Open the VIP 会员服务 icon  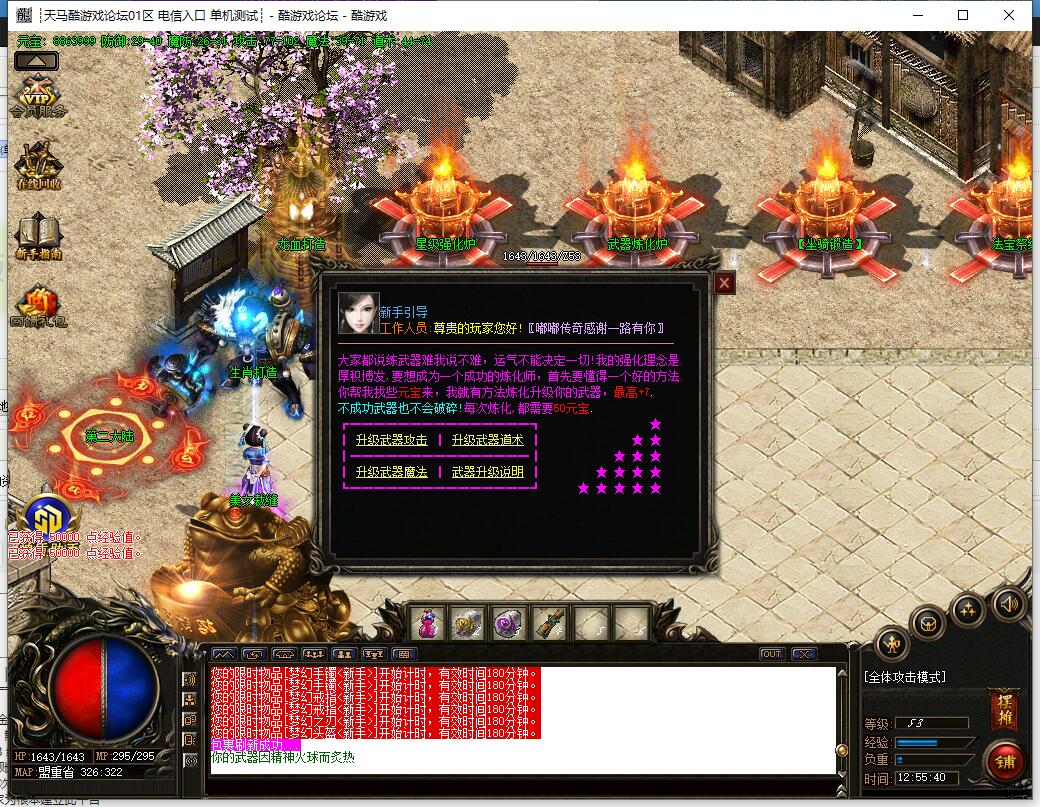click(38, 96)
